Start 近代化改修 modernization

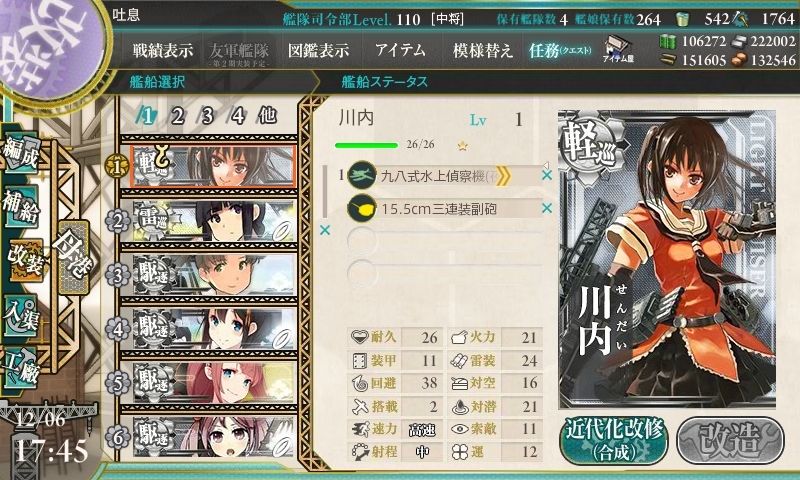point(613,439)
